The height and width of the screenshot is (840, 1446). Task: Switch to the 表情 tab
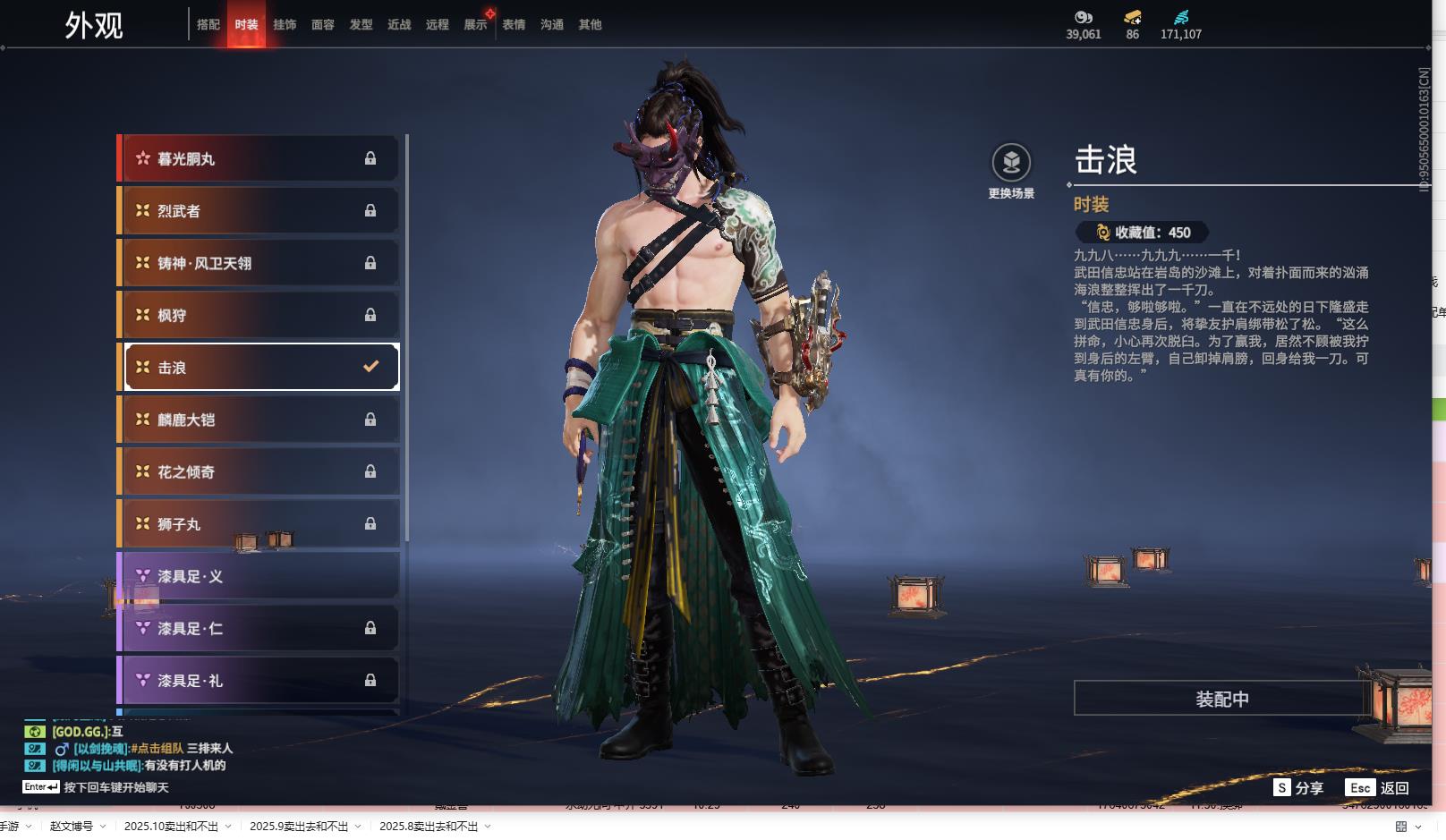(x=514, y=25)
